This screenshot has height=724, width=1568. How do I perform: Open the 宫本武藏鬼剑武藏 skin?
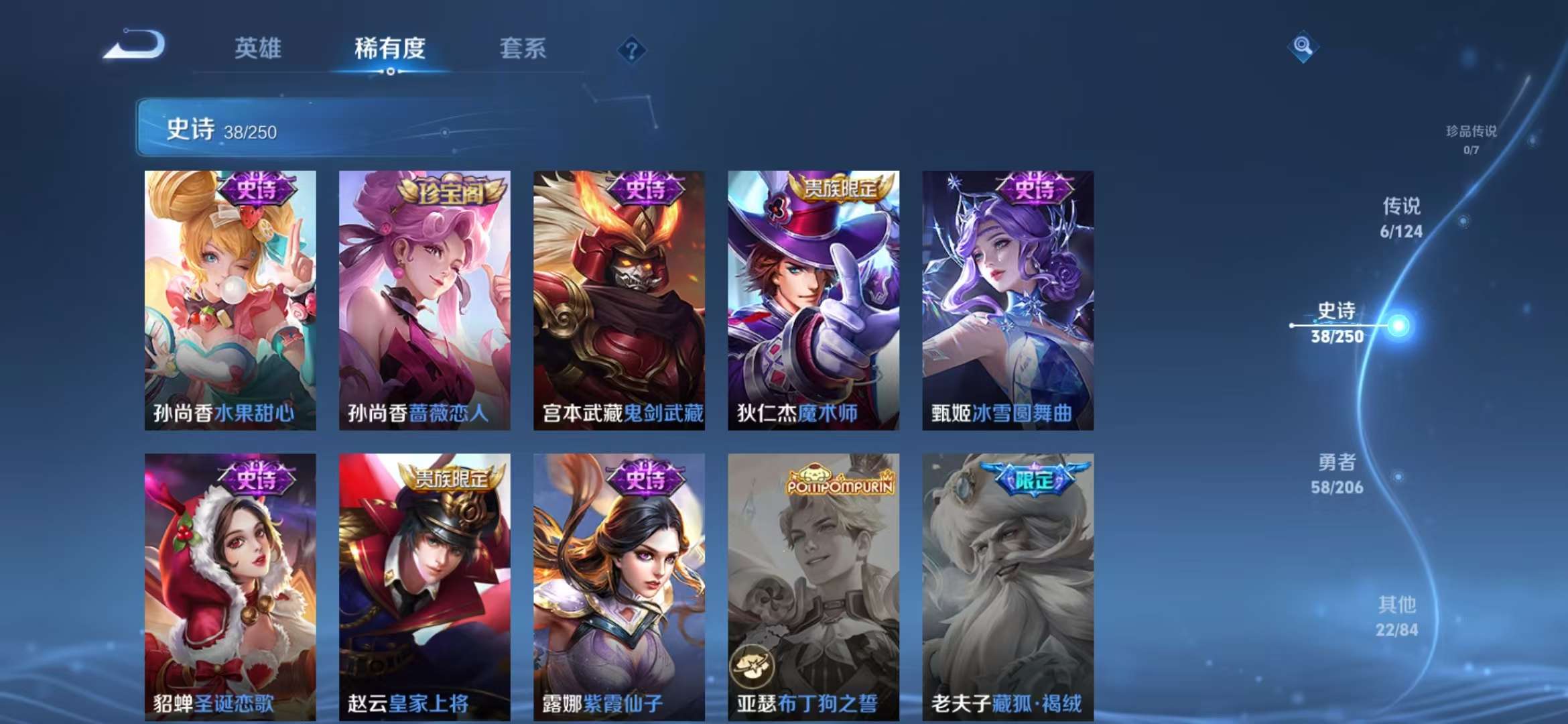click(x=620, y=302)
